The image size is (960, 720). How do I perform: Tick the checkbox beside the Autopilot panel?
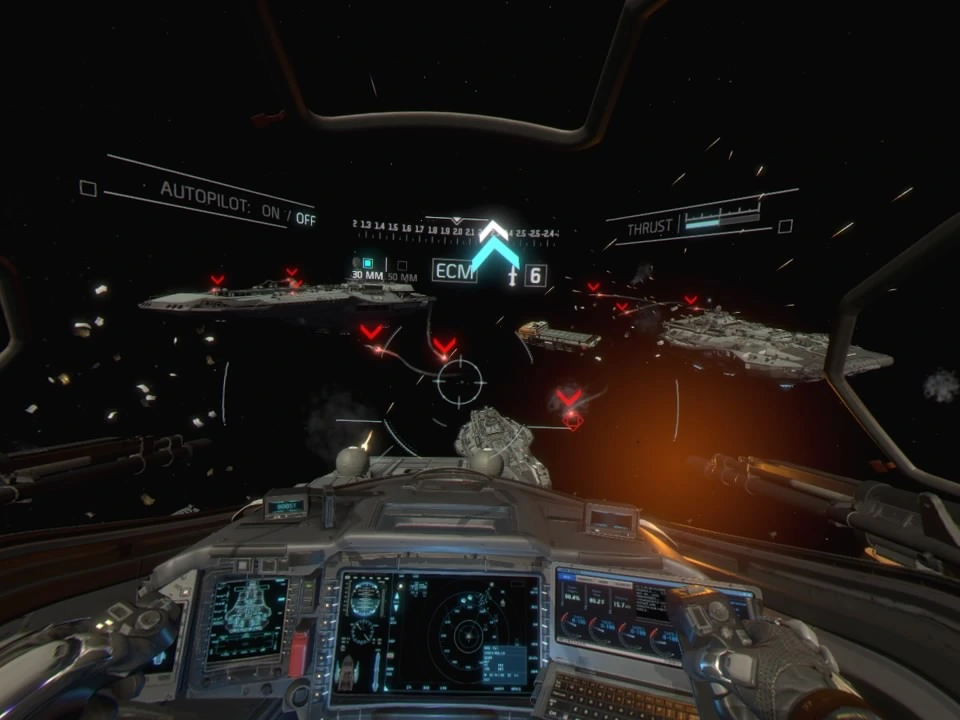[88, 188]
